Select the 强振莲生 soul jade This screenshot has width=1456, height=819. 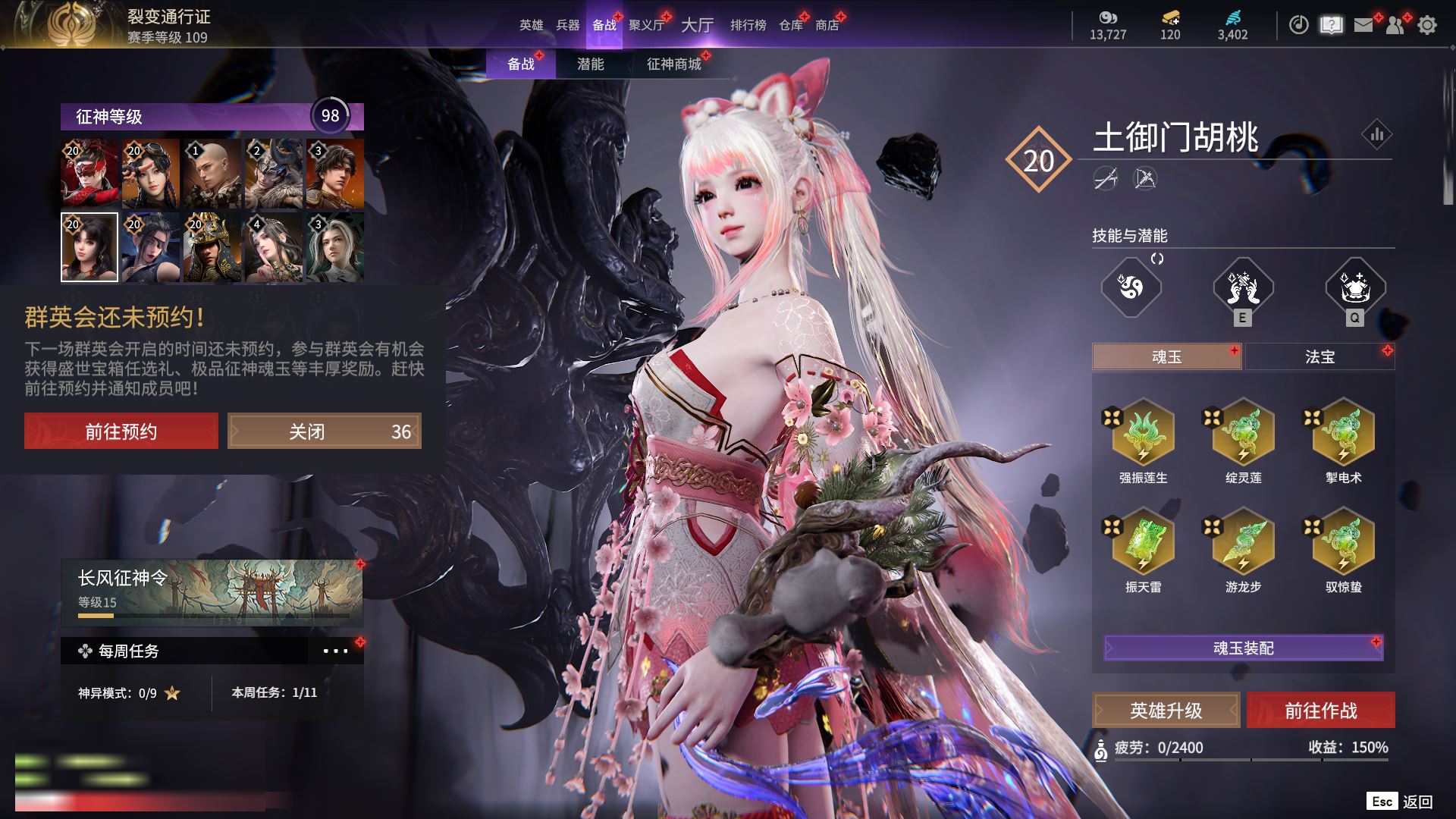click(x=1143, y=434)
